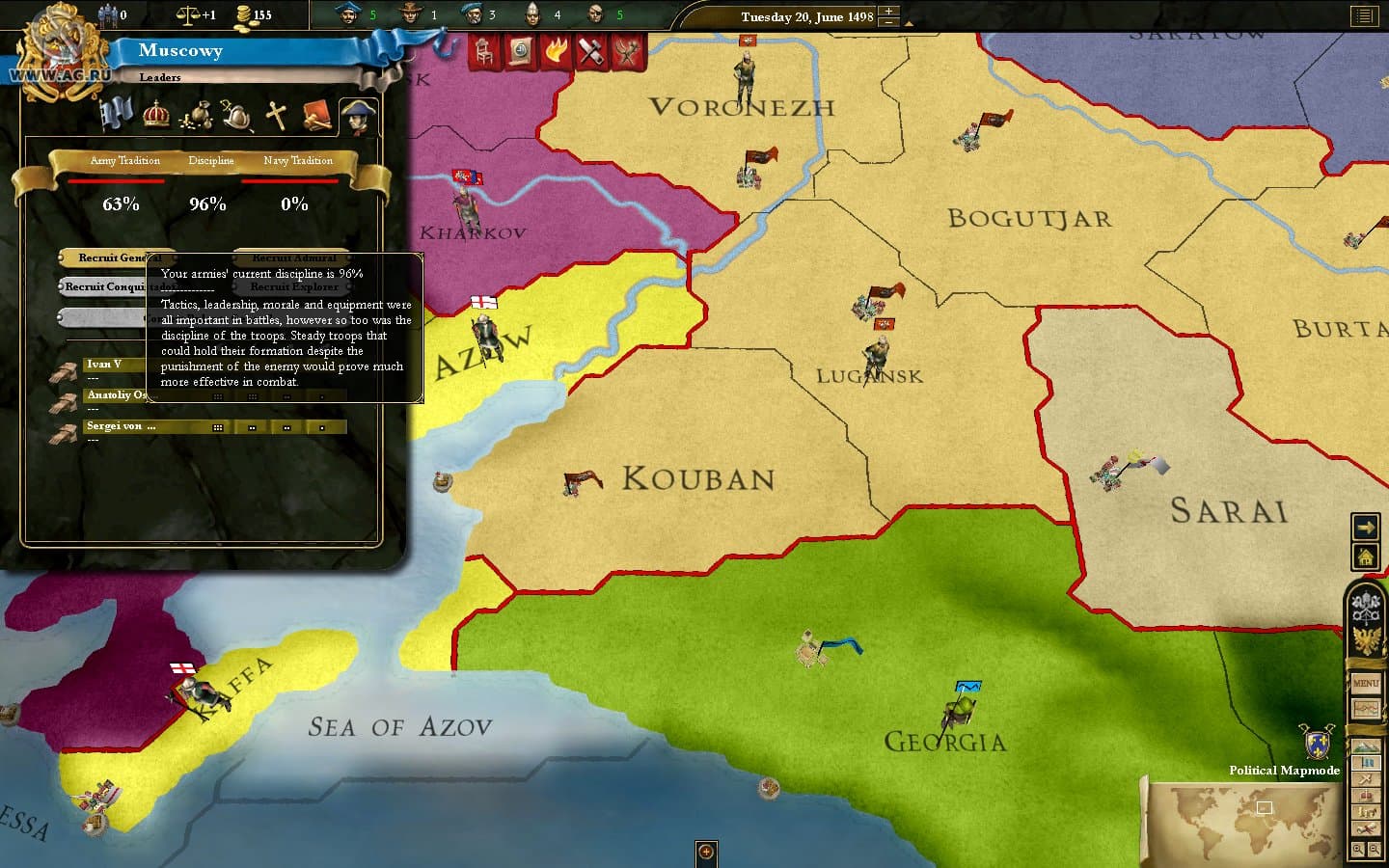Switch to the Leaders tab with bicorne hat

click(357, 114)
